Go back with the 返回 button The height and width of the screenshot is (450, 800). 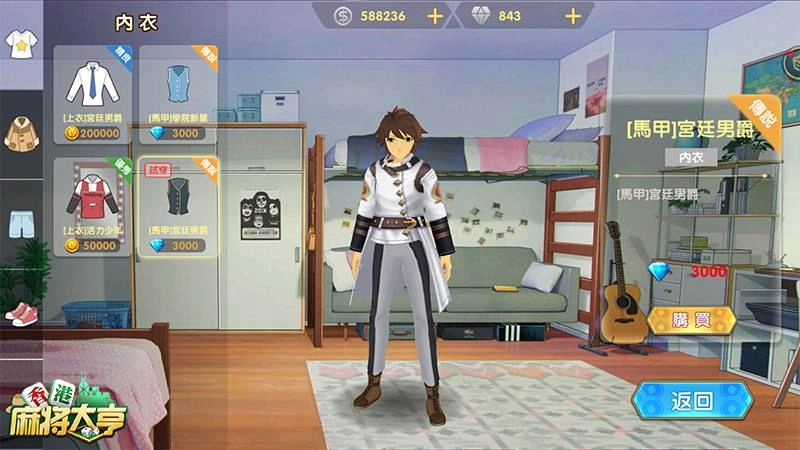[x=694, y=402]
